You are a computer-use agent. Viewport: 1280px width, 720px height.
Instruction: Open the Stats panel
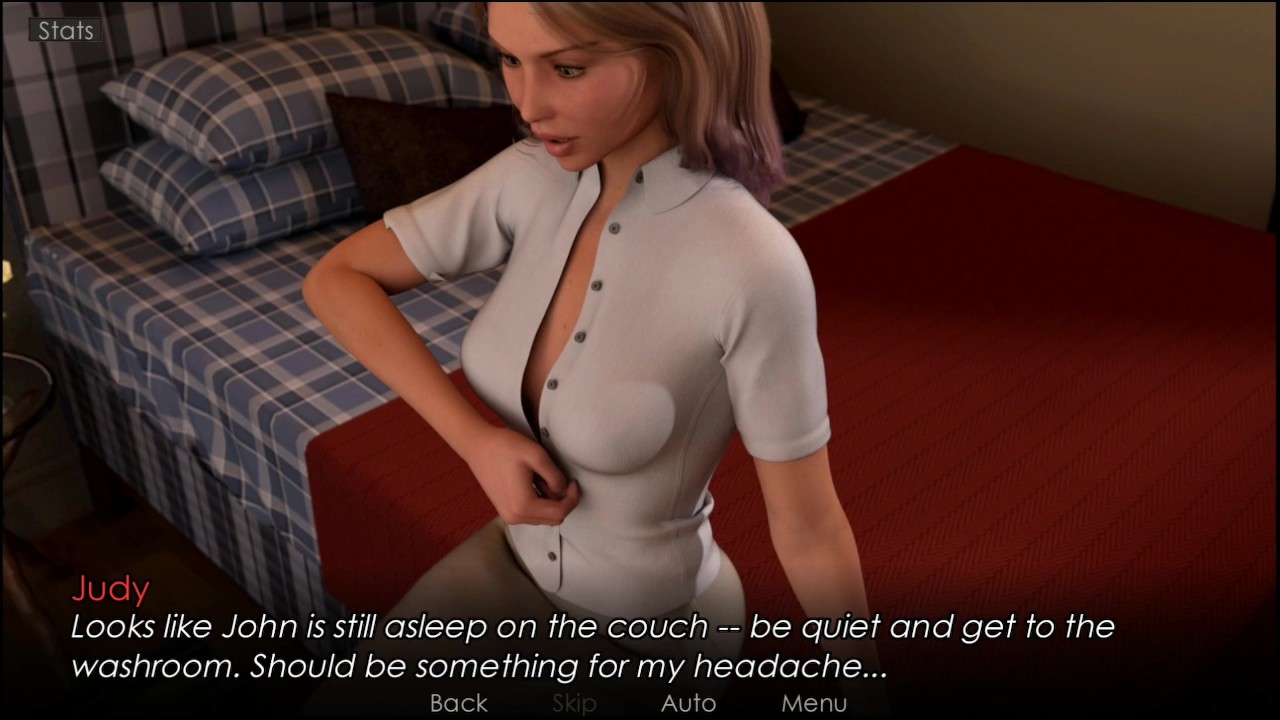click(65, 31)
